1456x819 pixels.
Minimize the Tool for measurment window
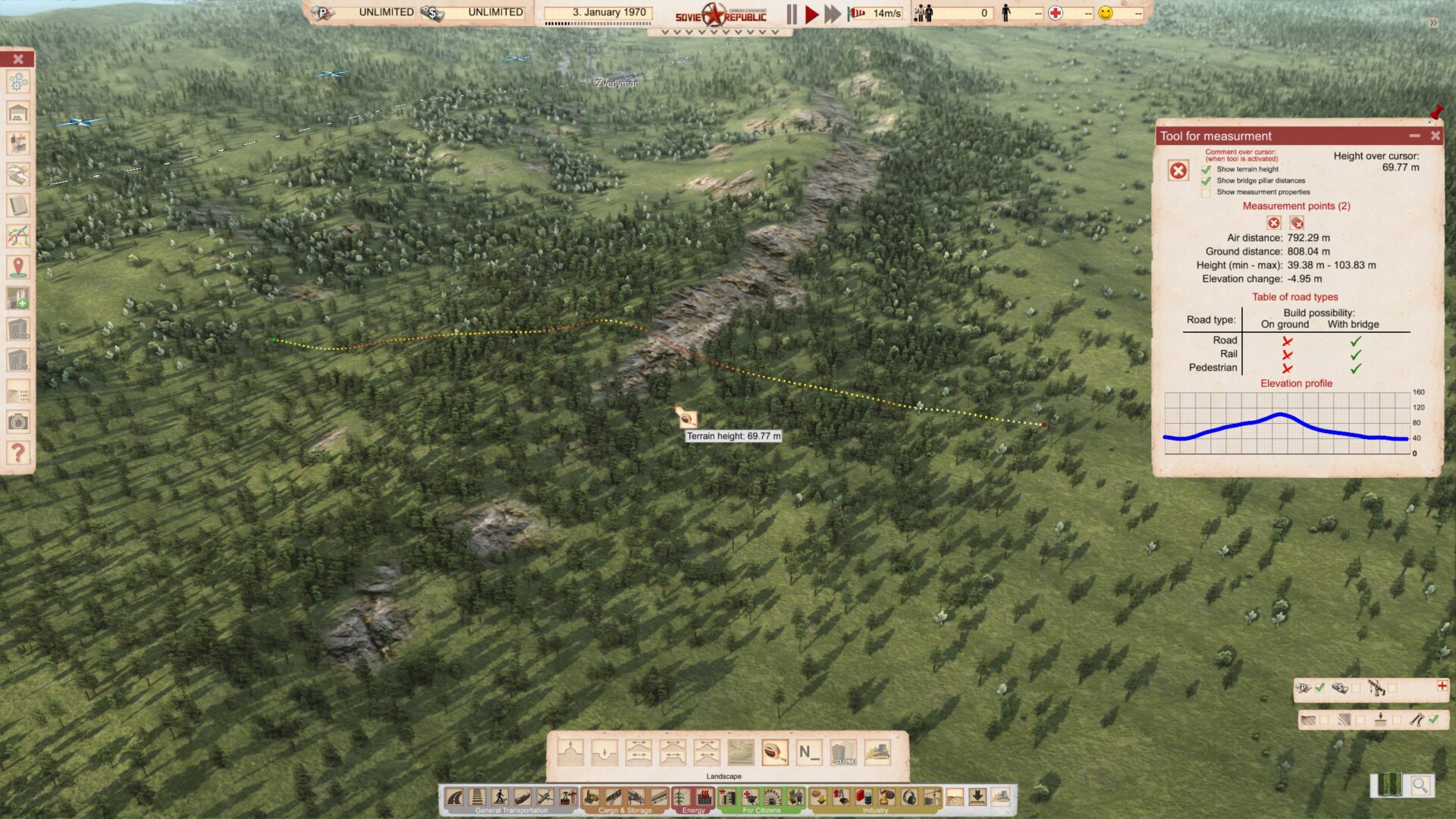[1414, 136]
